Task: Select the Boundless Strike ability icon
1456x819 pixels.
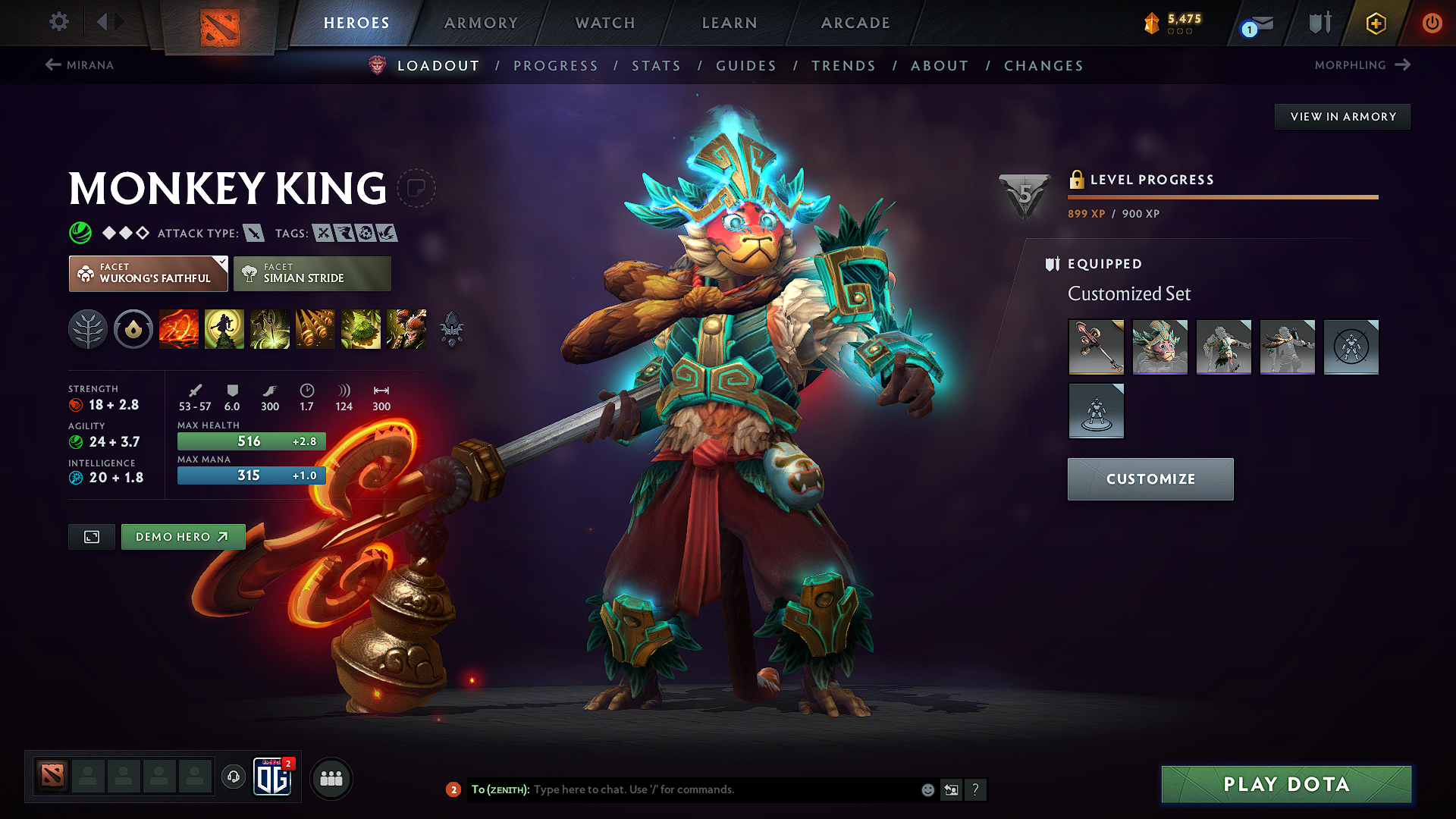Action: pos(179,329)
